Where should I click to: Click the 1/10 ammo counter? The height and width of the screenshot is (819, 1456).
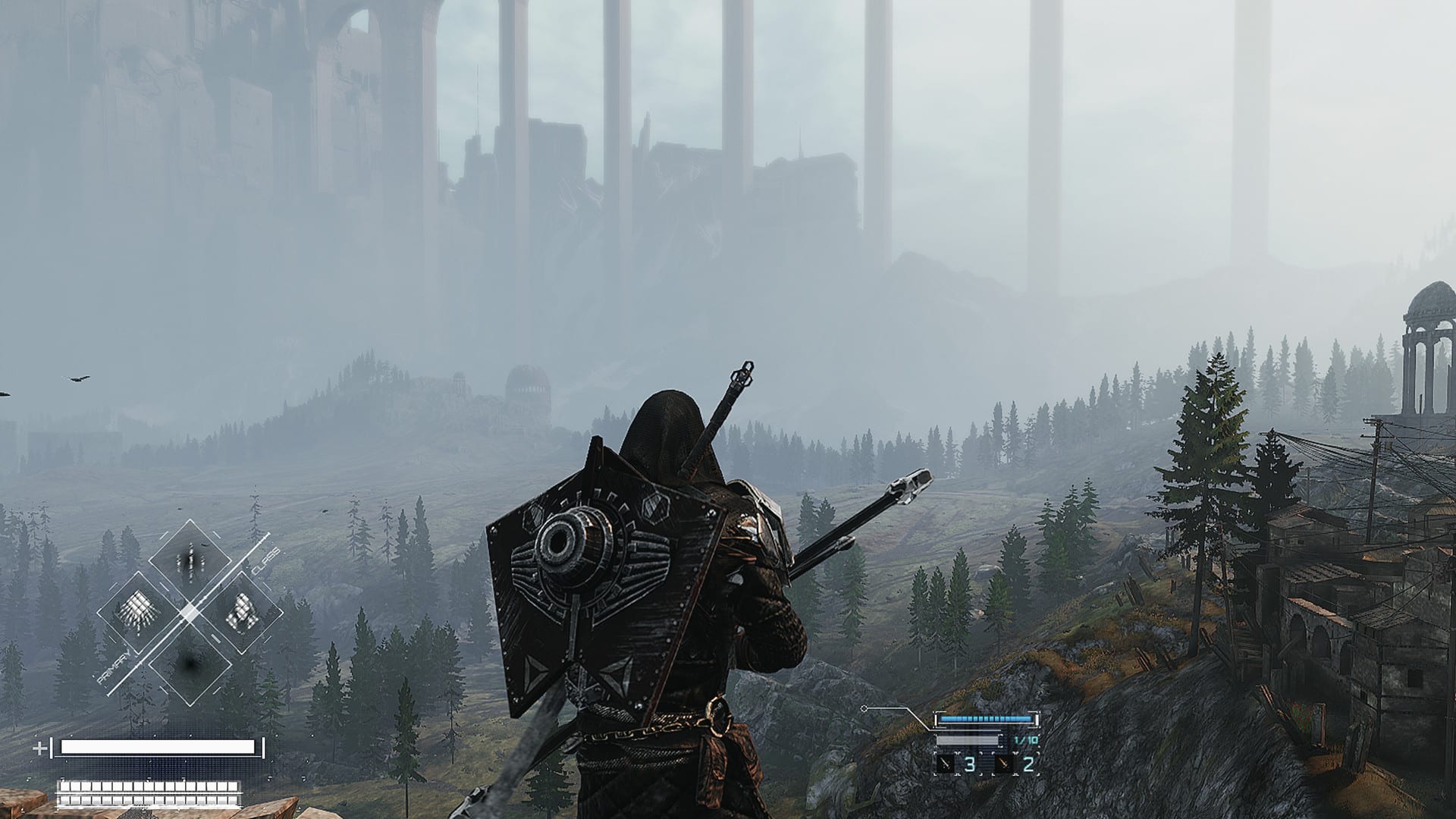coord(1026,740)
